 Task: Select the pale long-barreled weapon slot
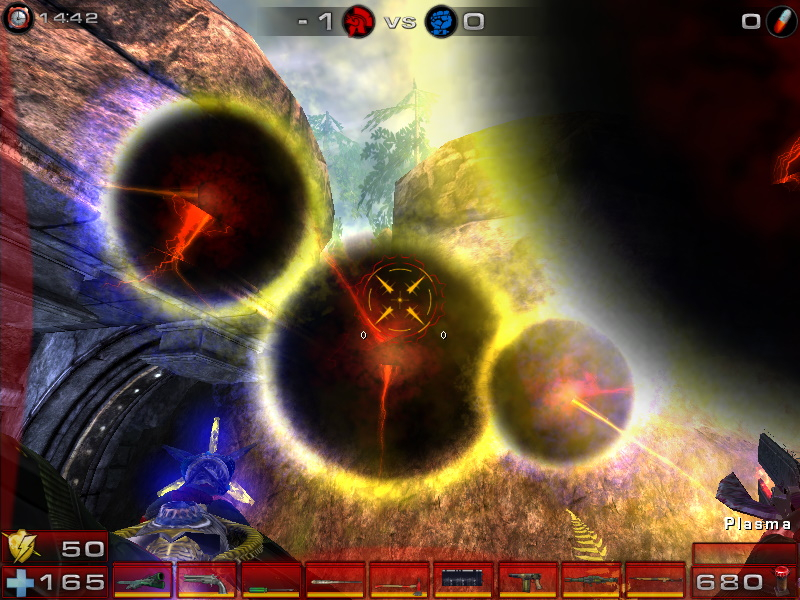(x=334, y=580)
